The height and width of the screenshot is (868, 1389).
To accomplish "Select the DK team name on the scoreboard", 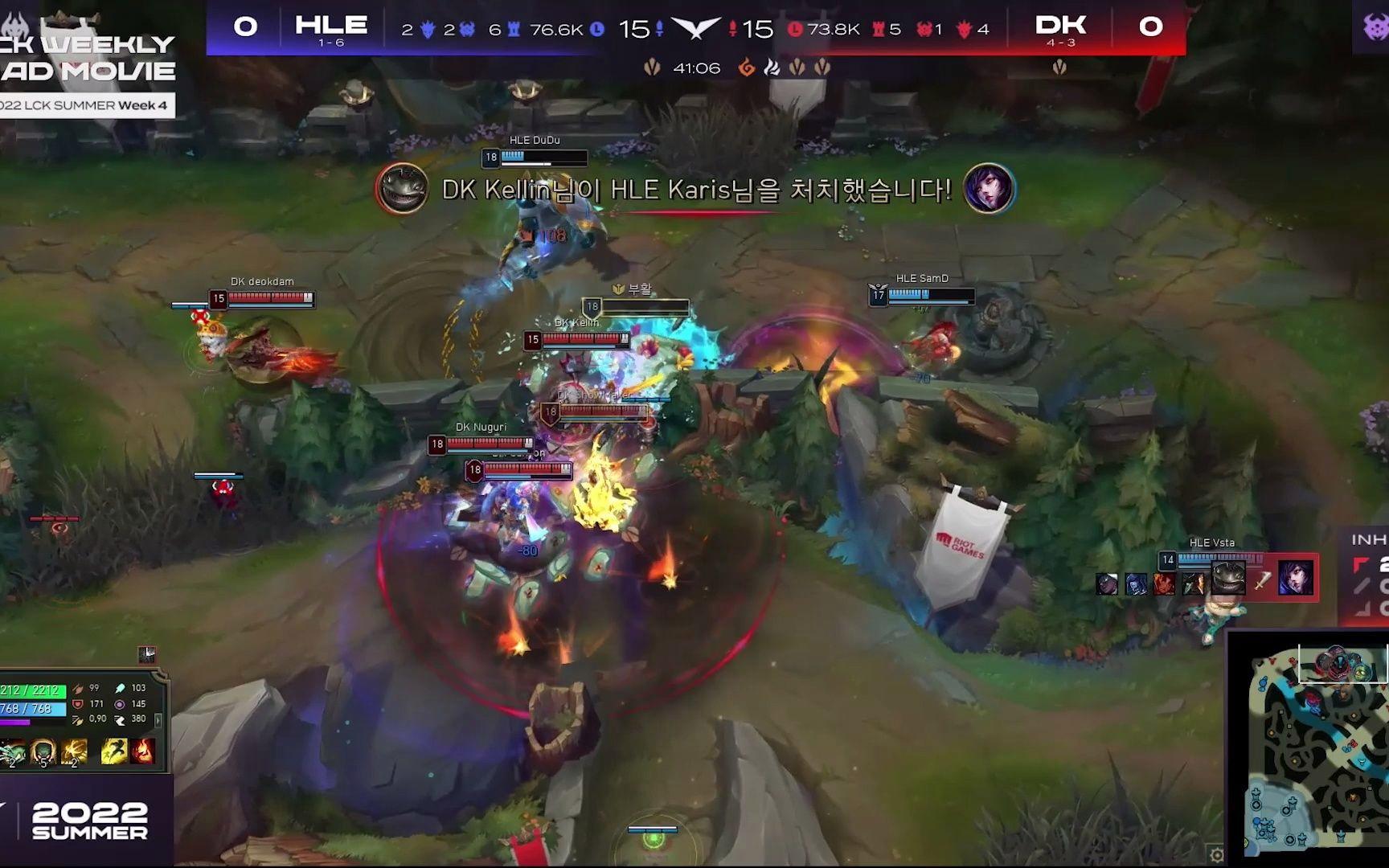I will 1063,26.
